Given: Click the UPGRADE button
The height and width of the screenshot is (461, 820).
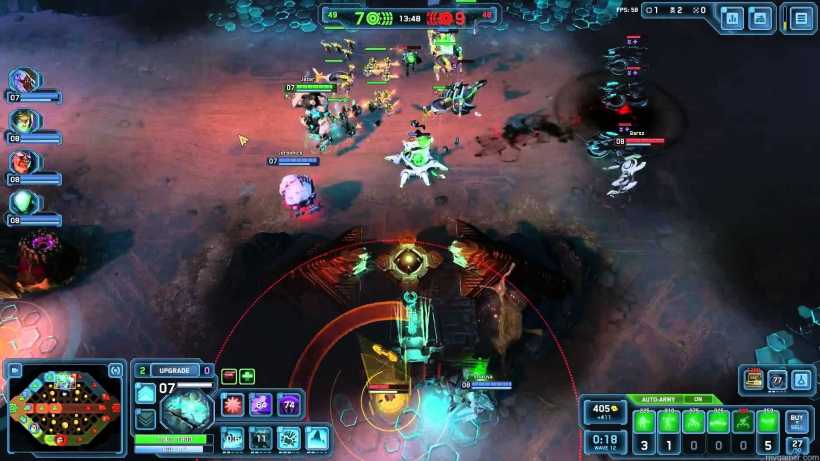Looking at the screenshot, I should click(174, 370).
